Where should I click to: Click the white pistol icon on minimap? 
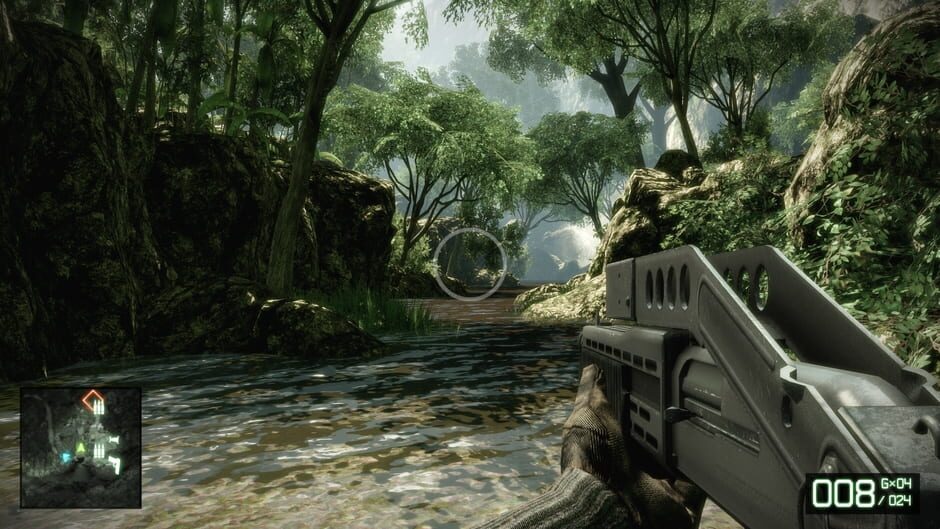[x=114, y=463]
